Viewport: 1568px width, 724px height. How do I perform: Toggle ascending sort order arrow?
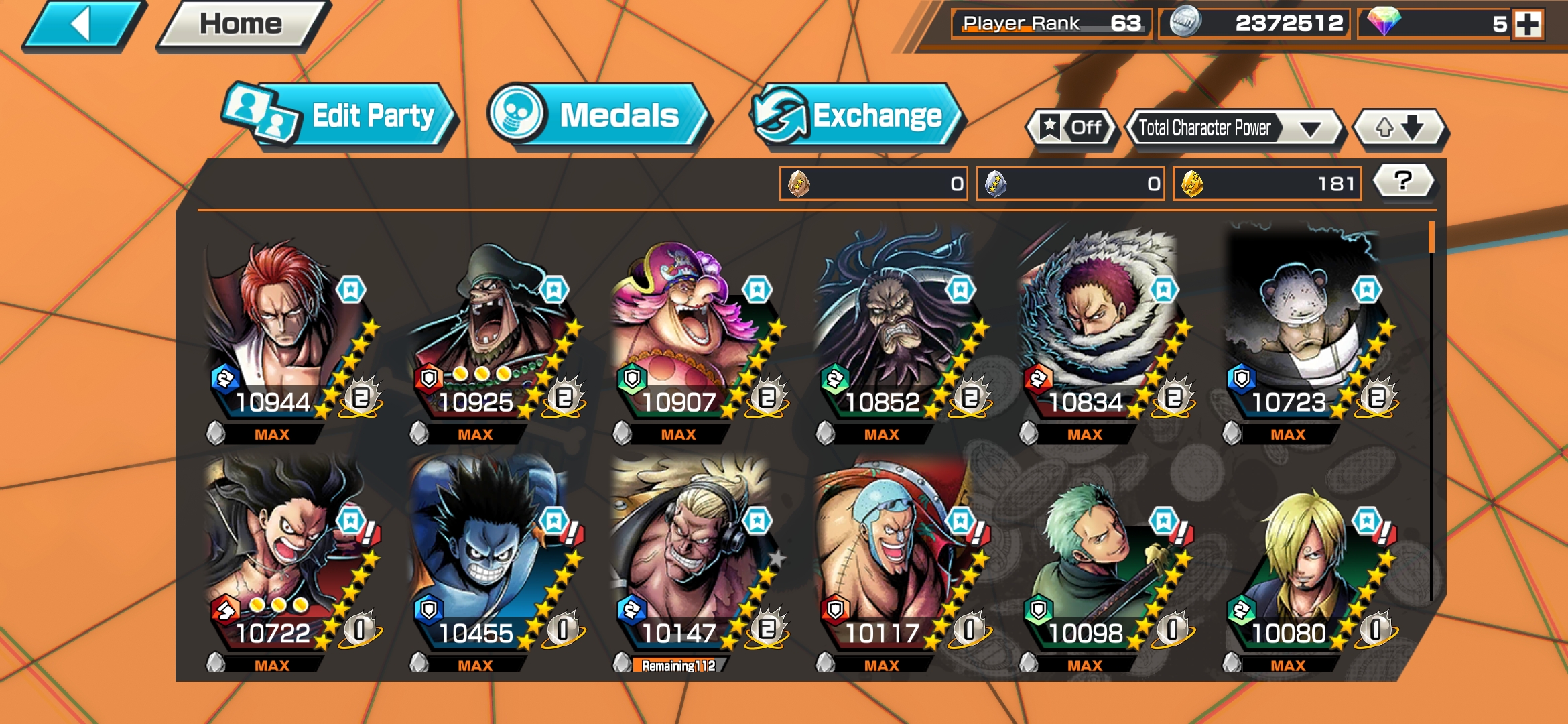click(1386, 127)
